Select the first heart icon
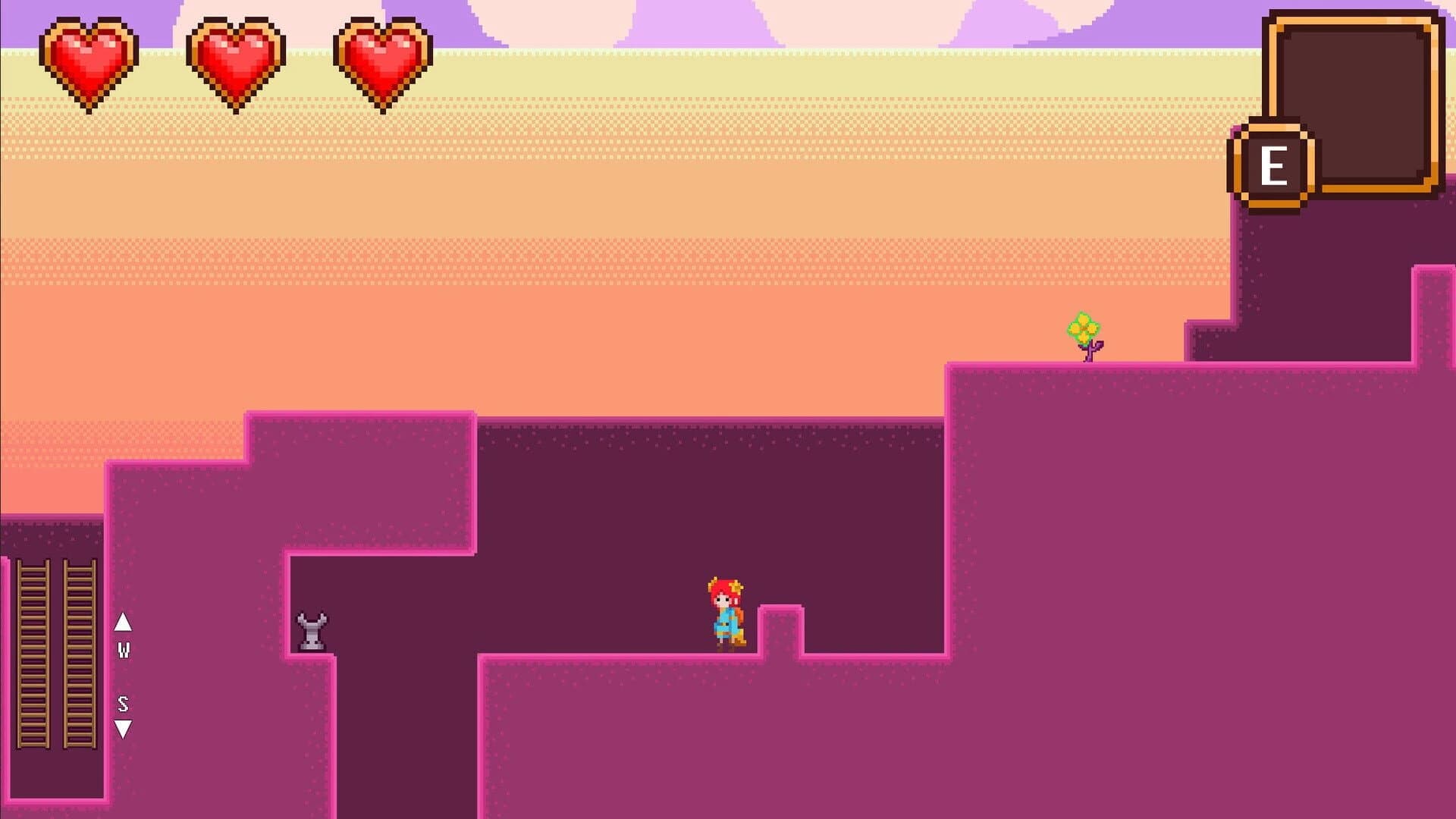The image size is (1456, 819). (89, 59)
